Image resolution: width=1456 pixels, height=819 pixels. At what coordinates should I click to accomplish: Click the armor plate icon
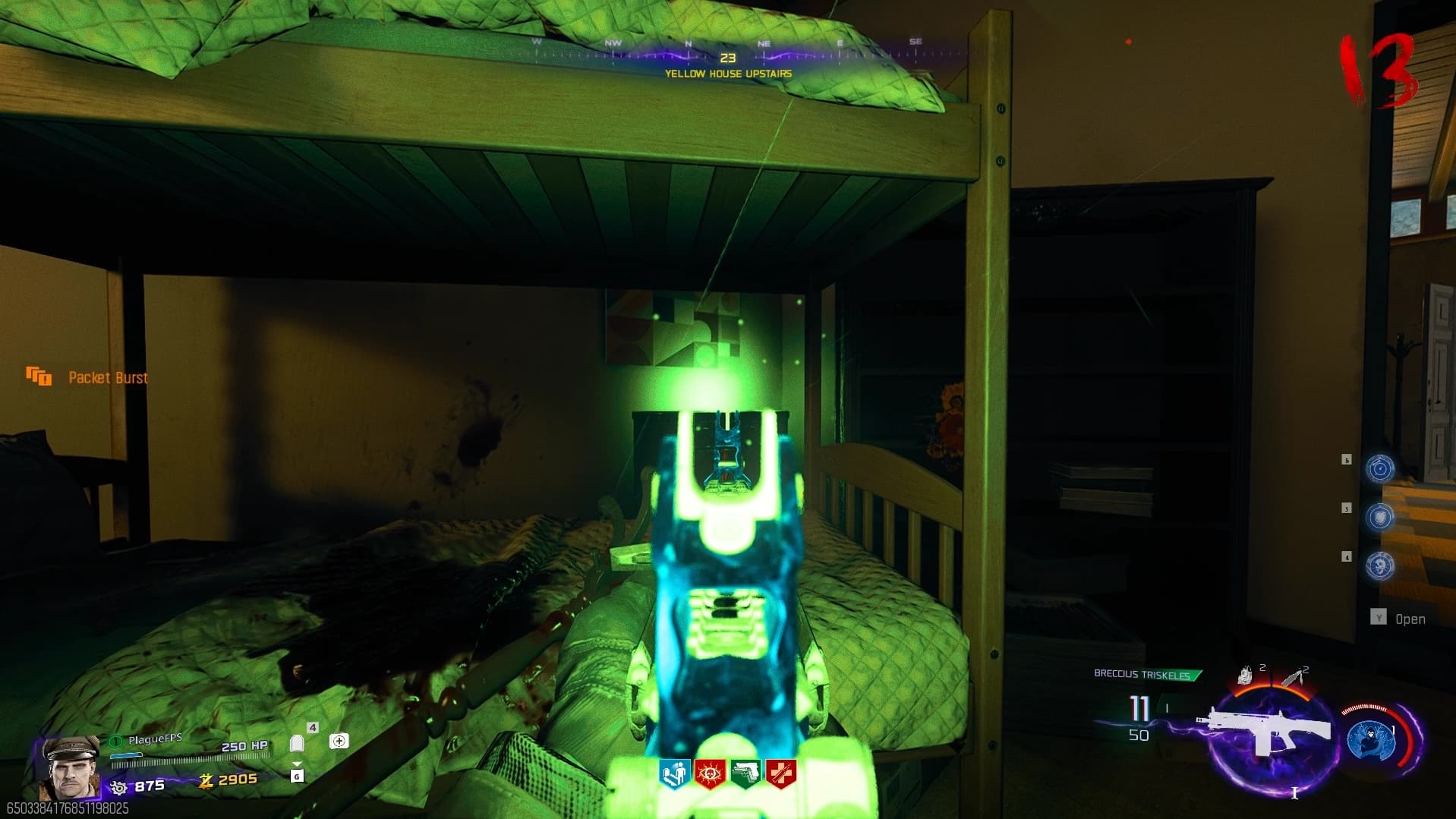(x=297, y=743)
